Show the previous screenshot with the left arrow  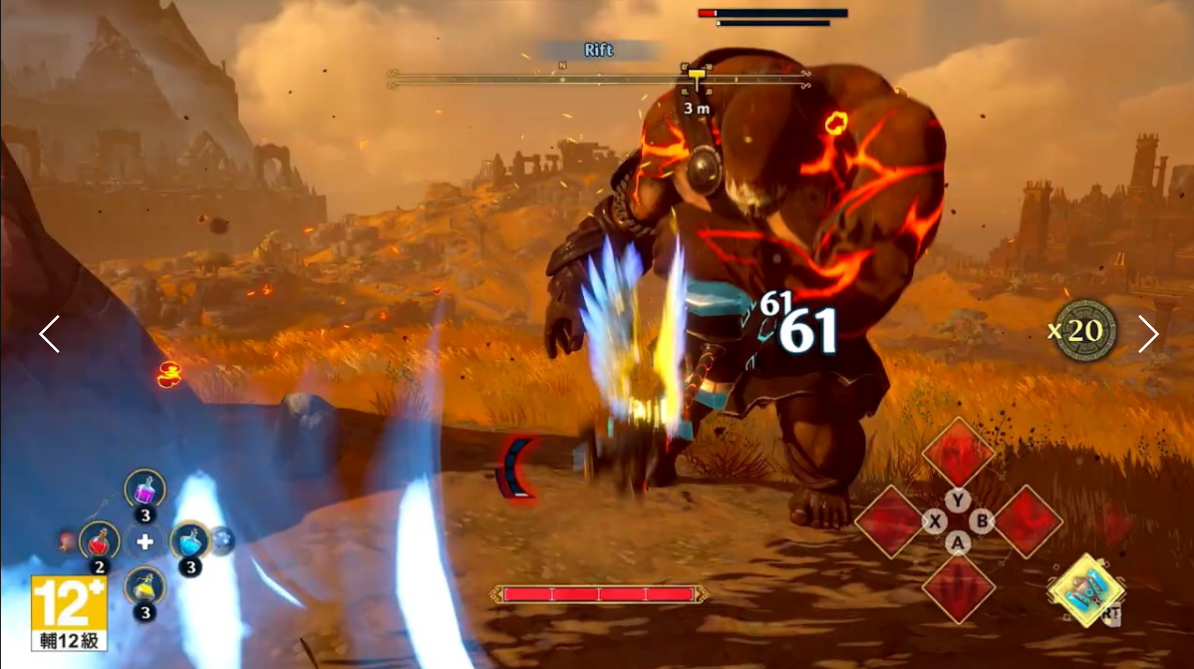click(49, 334)
